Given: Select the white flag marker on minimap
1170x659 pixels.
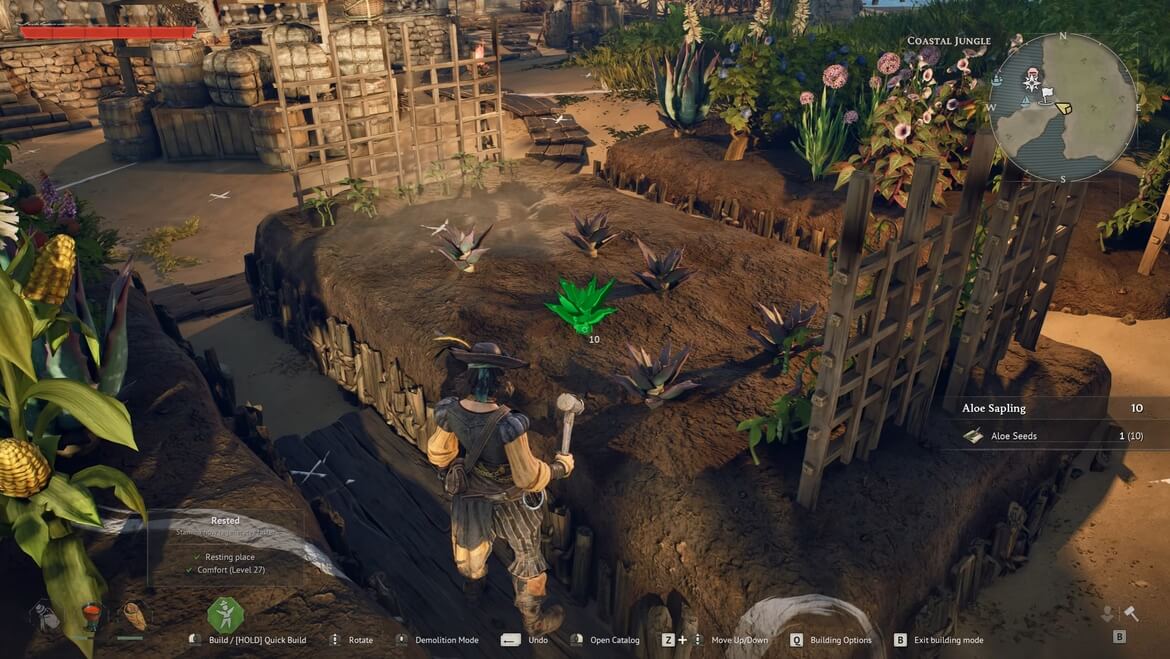Looking at the screenshot, I should 1047,95.
